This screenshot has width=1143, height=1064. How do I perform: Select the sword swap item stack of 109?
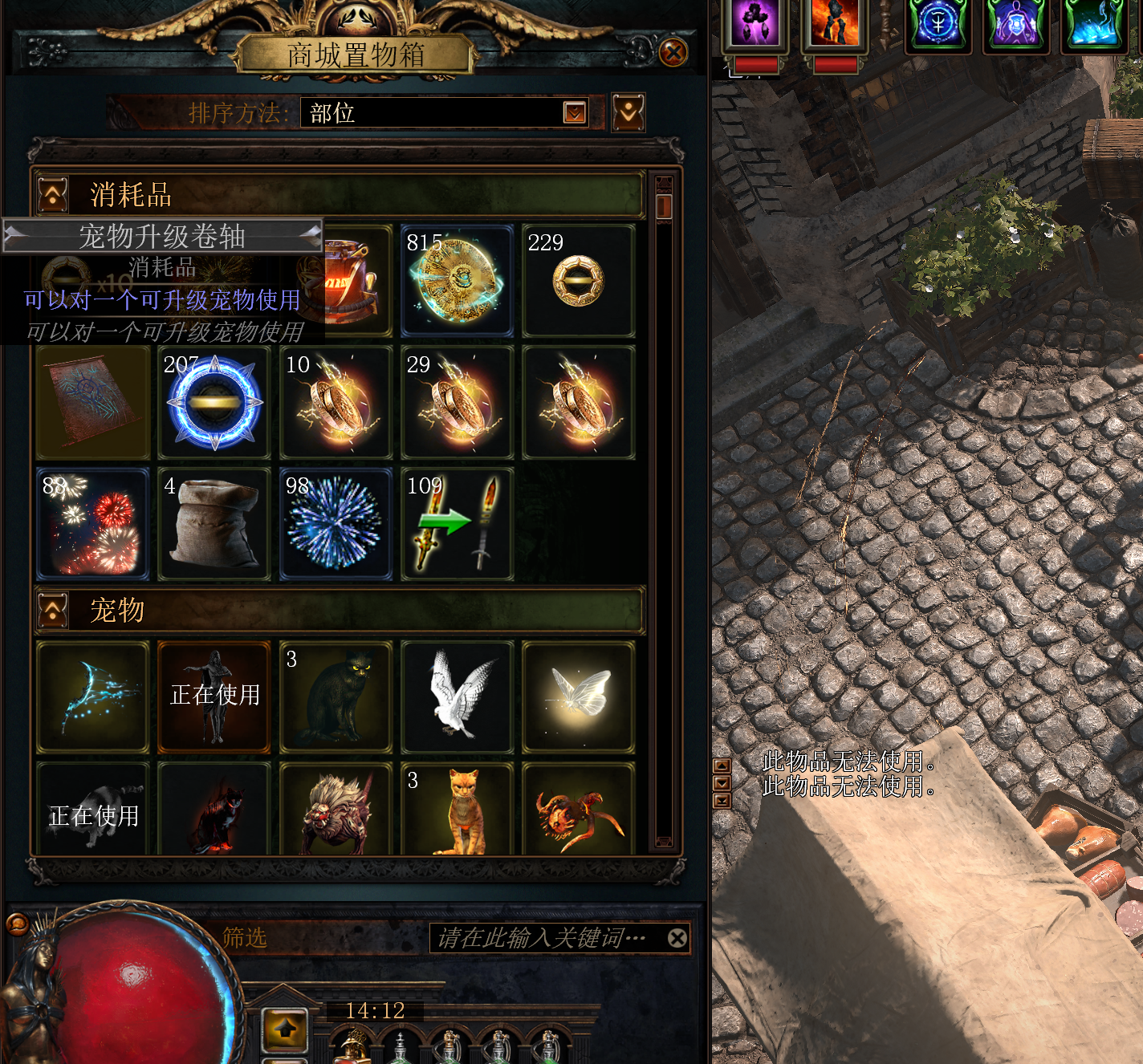457,525
